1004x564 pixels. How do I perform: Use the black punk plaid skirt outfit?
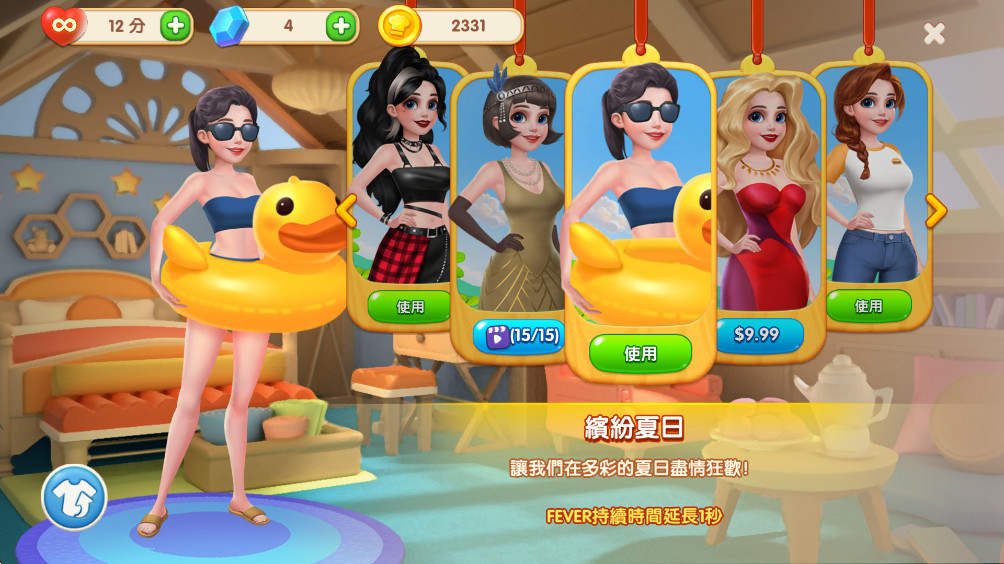coord(410,306)
